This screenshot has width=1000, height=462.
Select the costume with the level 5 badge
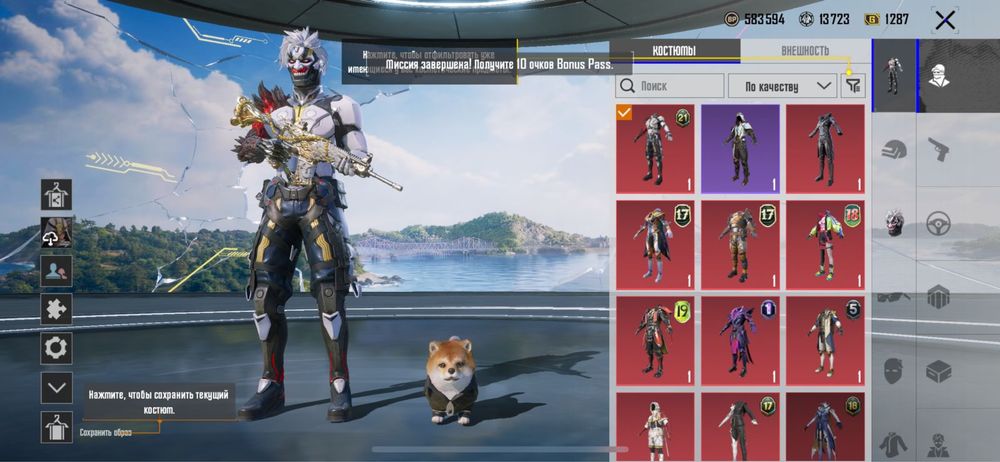click(824, 340)
